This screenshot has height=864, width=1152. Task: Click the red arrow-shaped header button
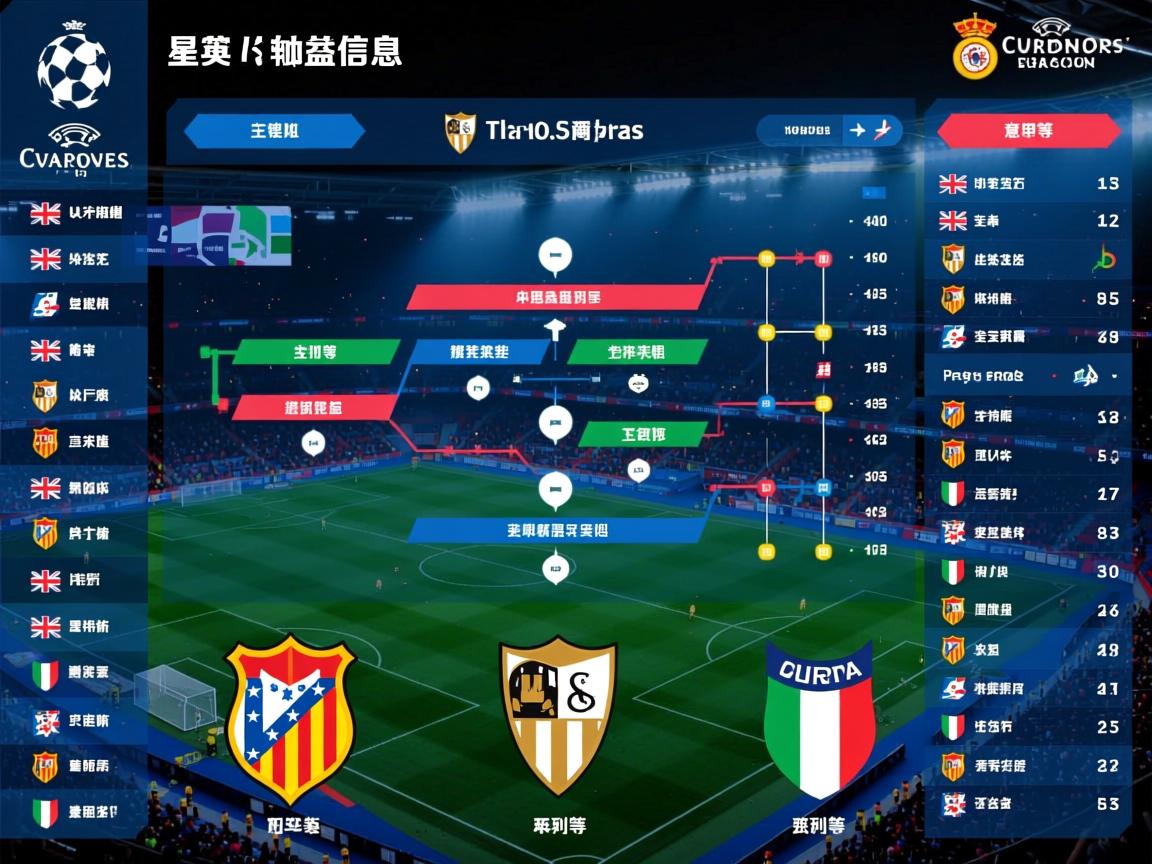tap(1028, 131)
